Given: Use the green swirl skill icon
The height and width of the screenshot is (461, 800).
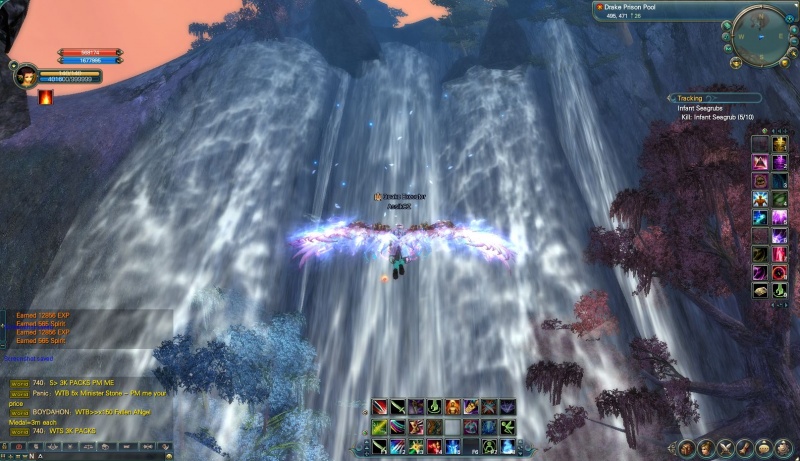Looking at the screenshot, I should coord(434,407).
